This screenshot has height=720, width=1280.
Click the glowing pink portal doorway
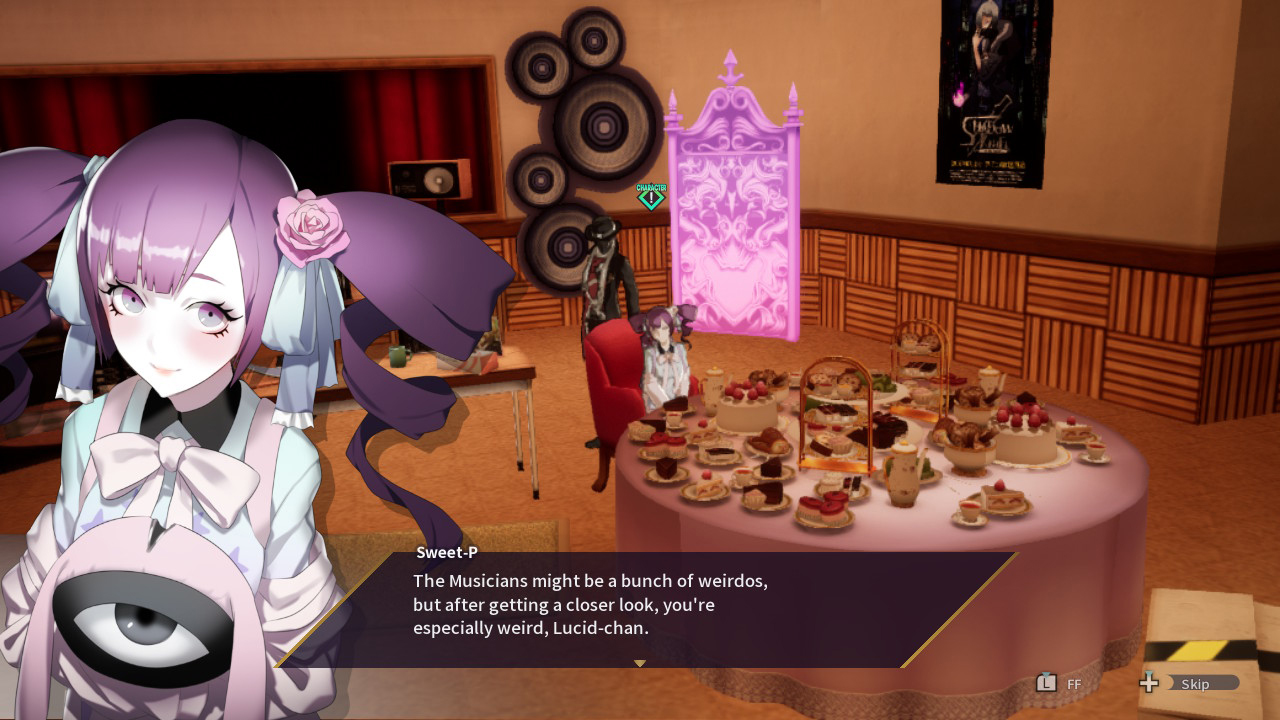[x=737, y=230]
